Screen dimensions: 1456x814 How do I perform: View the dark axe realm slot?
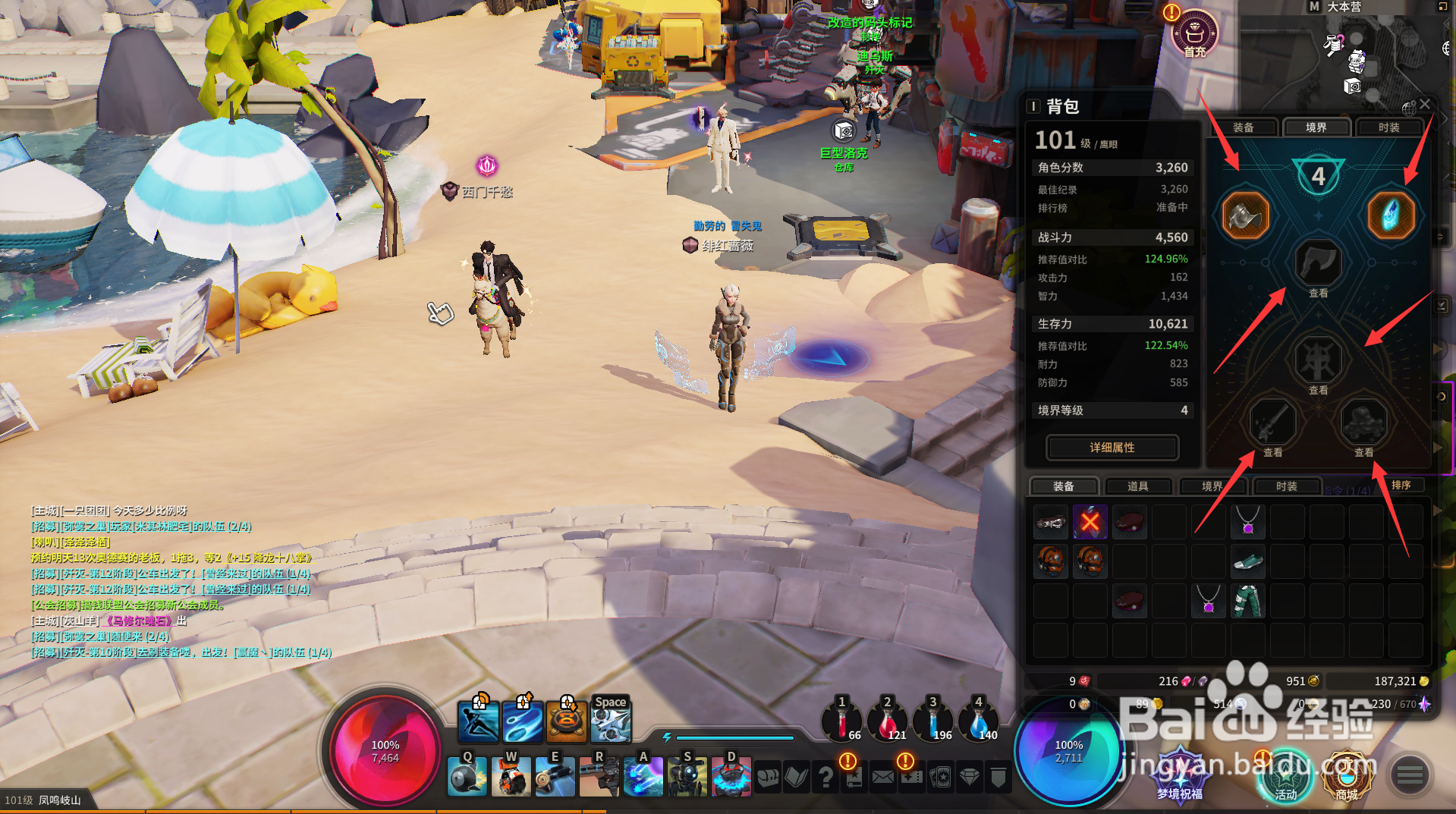pos(1319,264)
